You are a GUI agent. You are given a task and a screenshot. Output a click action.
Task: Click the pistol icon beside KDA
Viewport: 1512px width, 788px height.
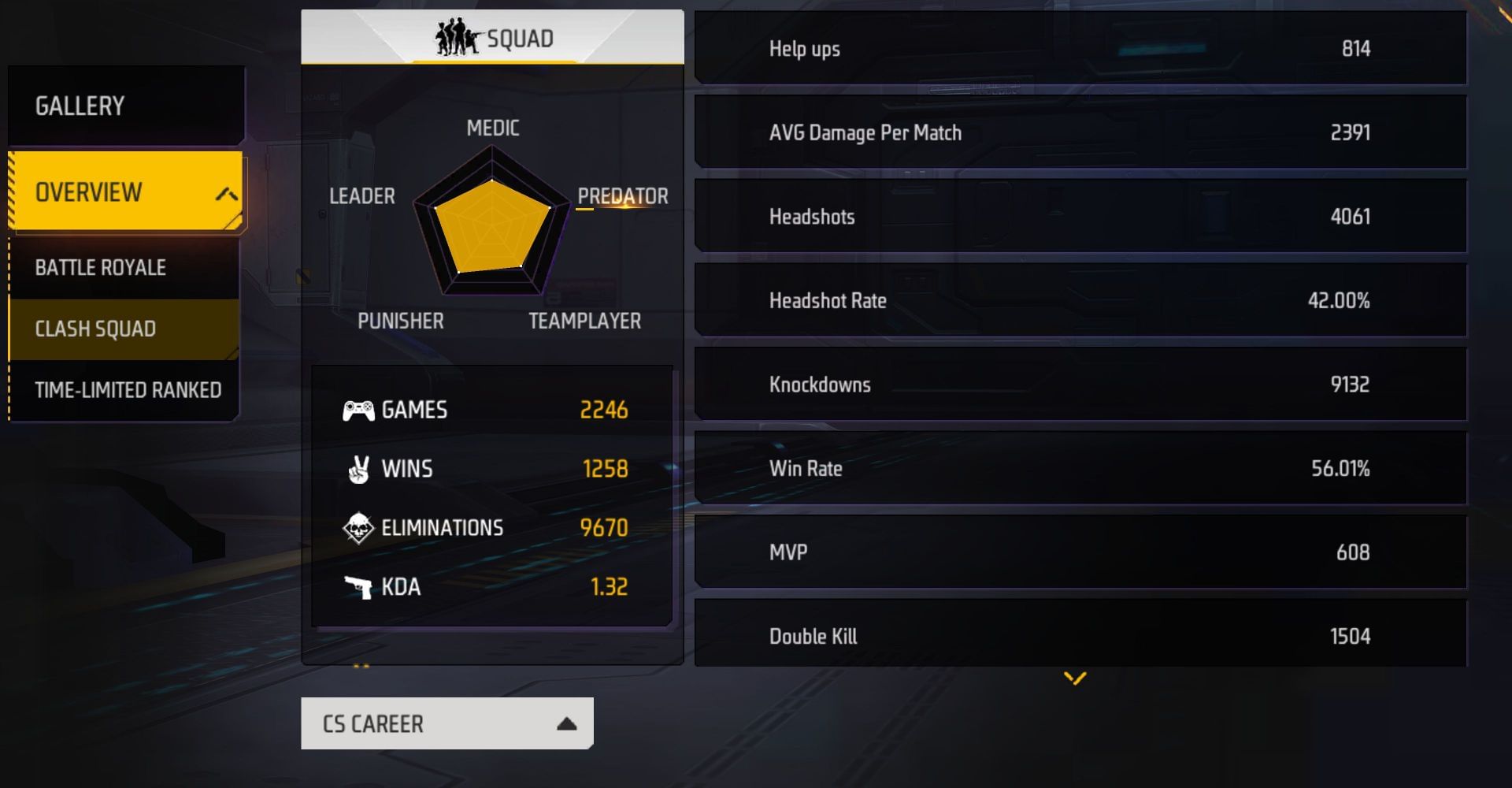pyautogui.click(x=359, y=587)
